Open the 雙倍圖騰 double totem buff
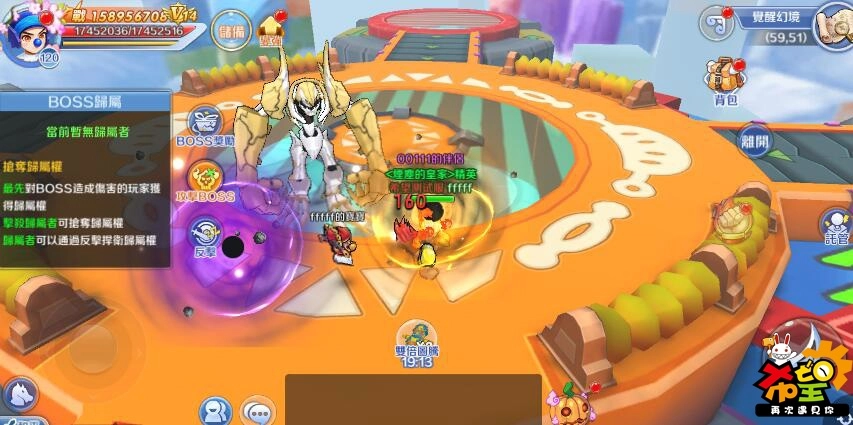Viewport: 853px width, 425px height. click(x=414, y=341)
